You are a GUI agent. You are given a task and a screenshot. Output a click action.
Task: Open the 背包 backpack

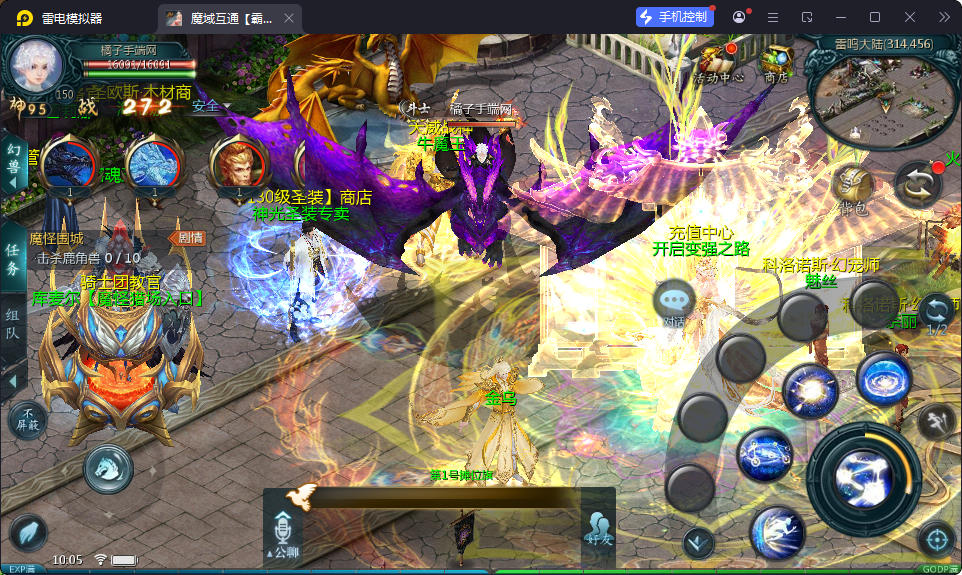pos(852,188)
